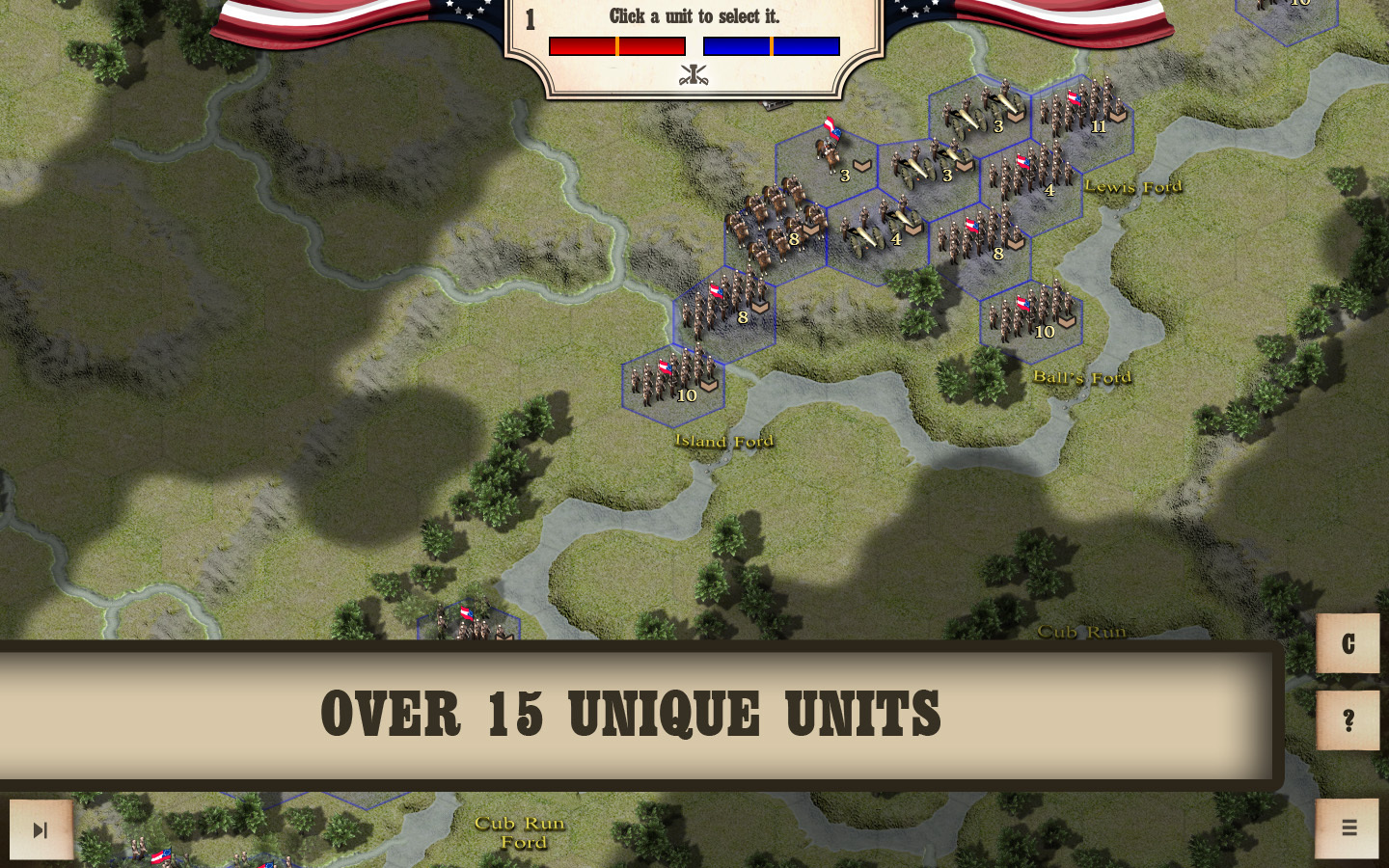The image size is (1389, 868).
Task: Select the strength 10 infantry above Island Ford
Action: tap(672, 380)
